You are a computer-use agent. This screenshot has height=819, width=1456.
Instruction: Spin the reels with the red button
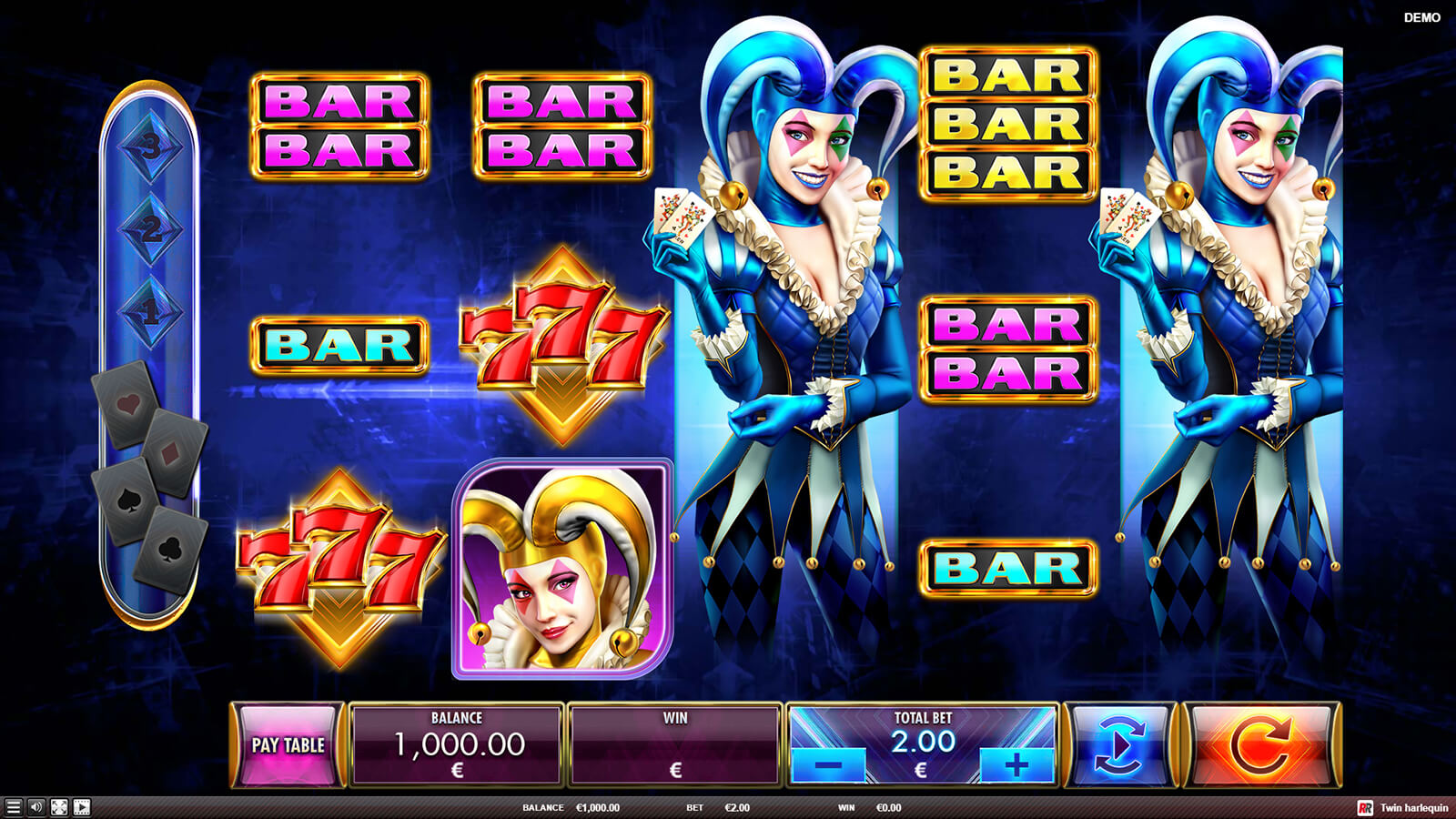[1260, 745]
